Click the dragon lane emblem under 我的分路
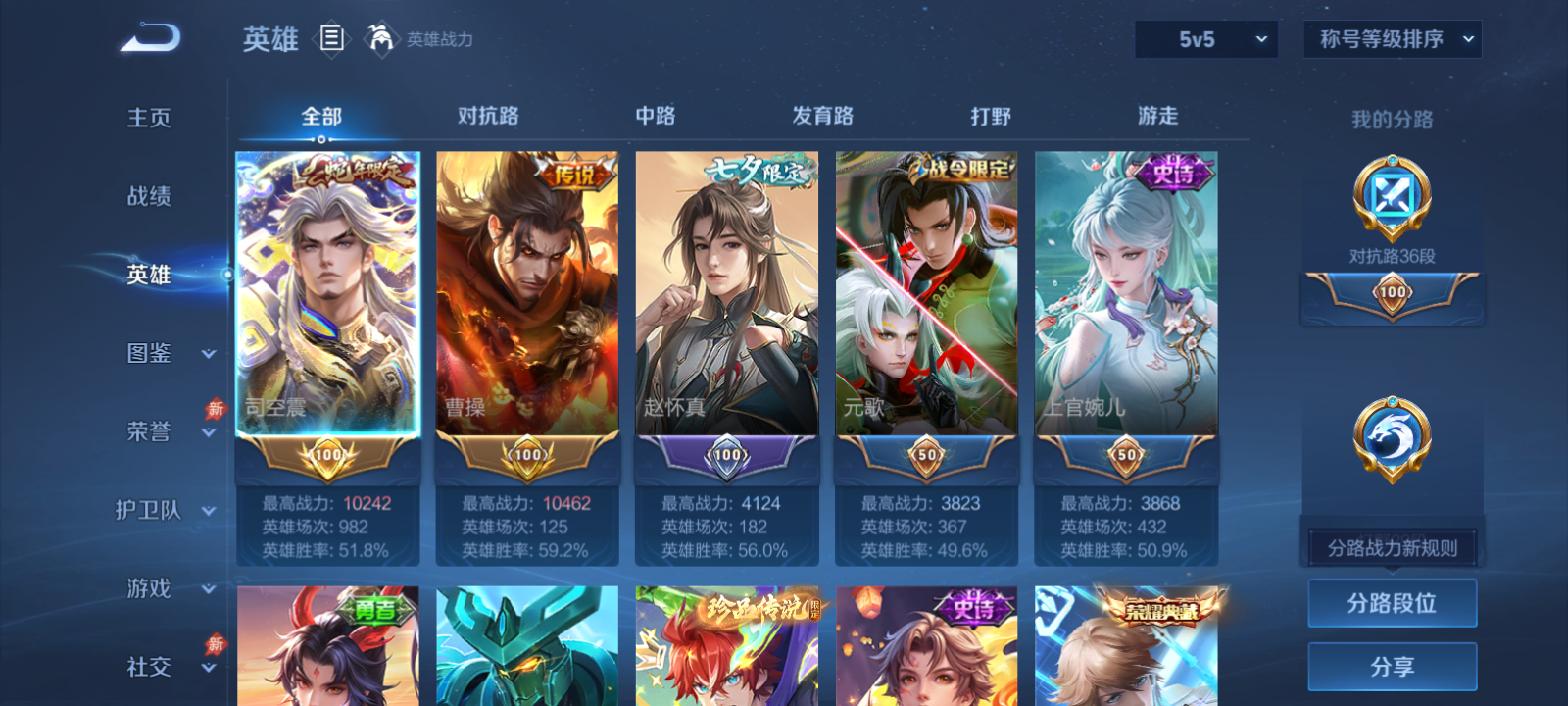The image size is (1568, 706). (x=1392, y=438)
